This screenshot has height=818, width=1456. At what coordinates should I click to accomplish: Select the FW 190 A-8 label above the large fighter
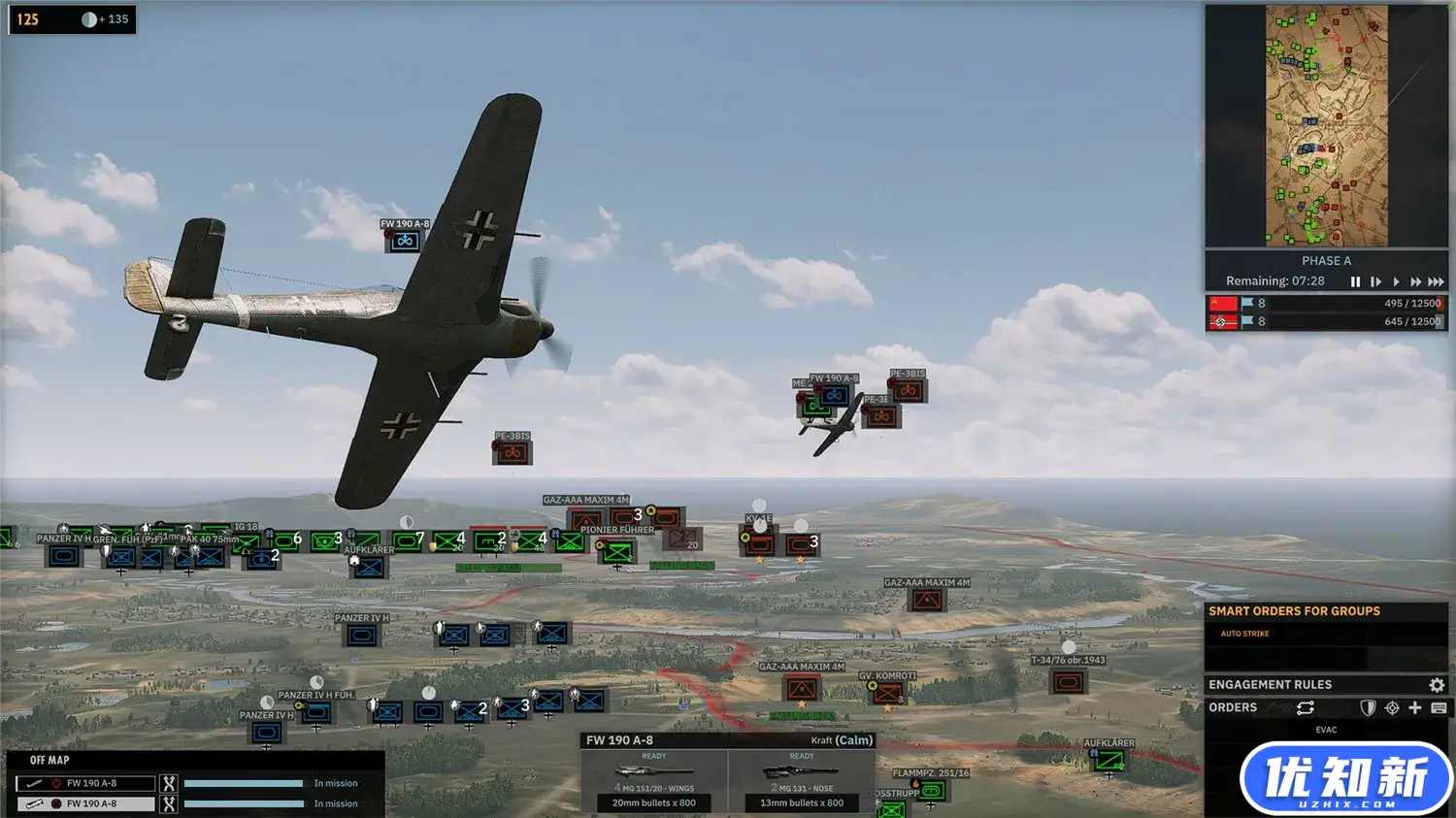(x=404, y=223)
